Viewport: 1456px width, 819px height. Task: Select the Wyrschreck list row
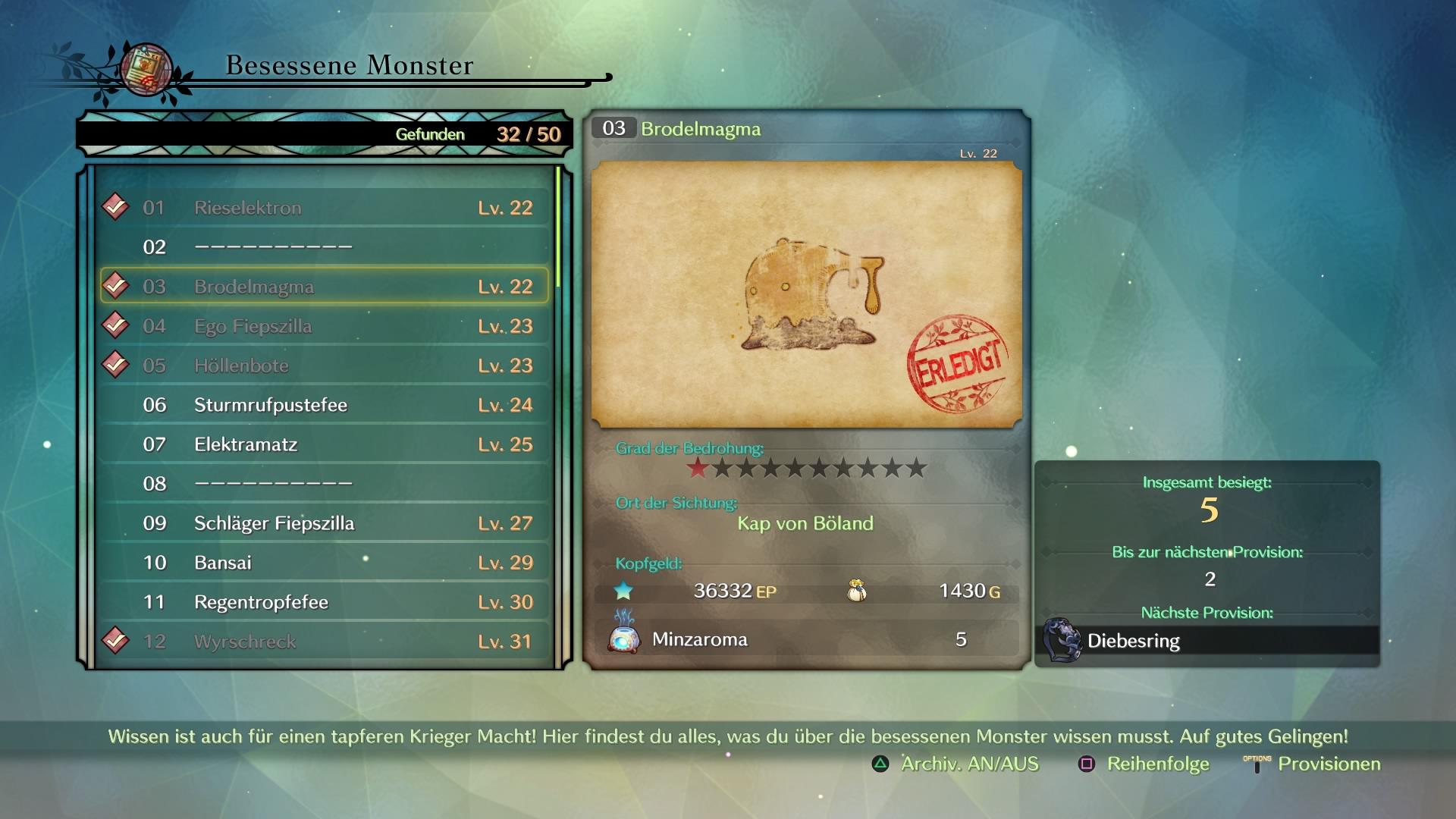[x=325, y=642]
